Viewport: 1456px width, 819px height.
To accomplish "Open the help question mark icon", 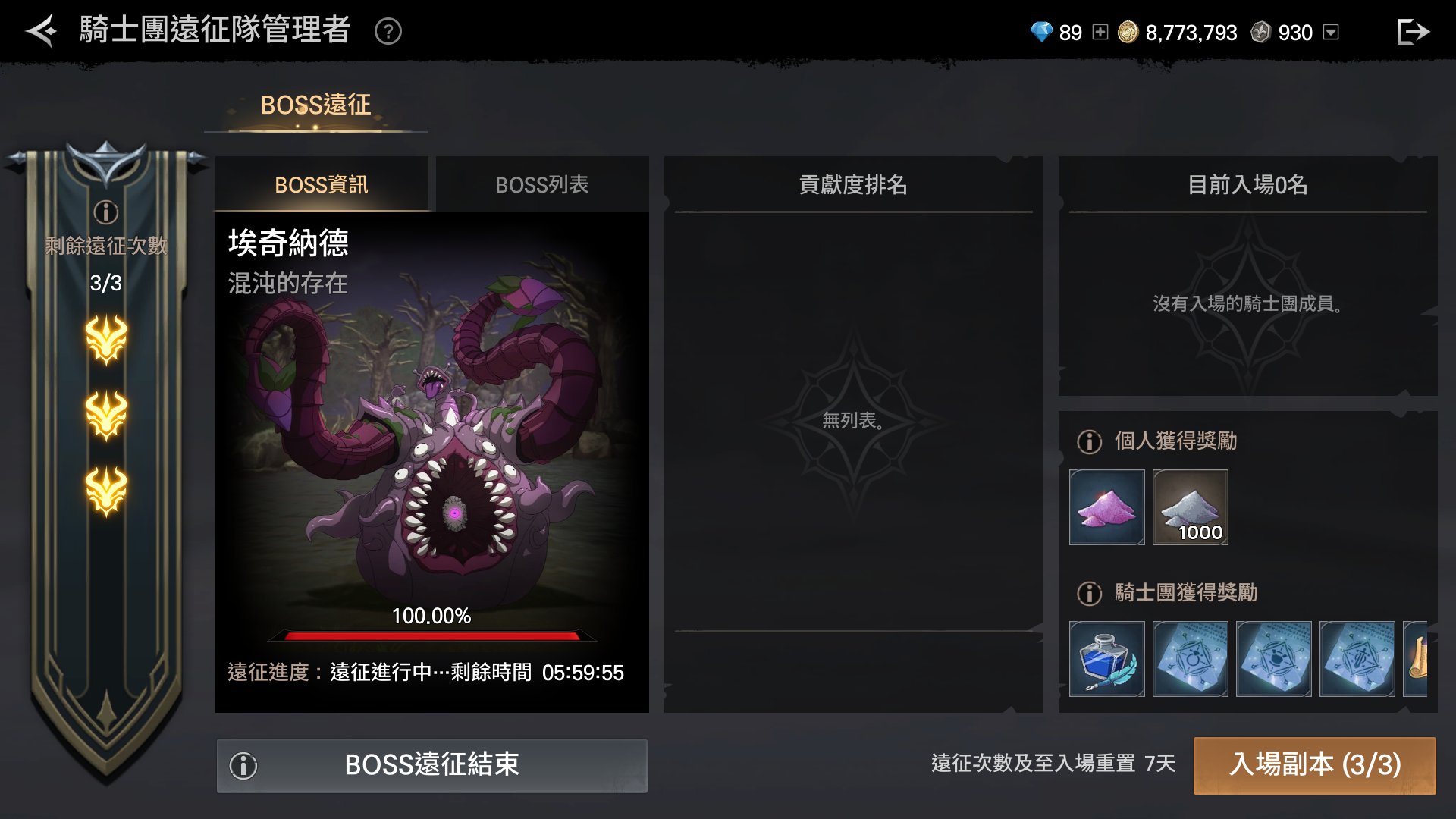I will pyautogui.click(x=388, y=32).
